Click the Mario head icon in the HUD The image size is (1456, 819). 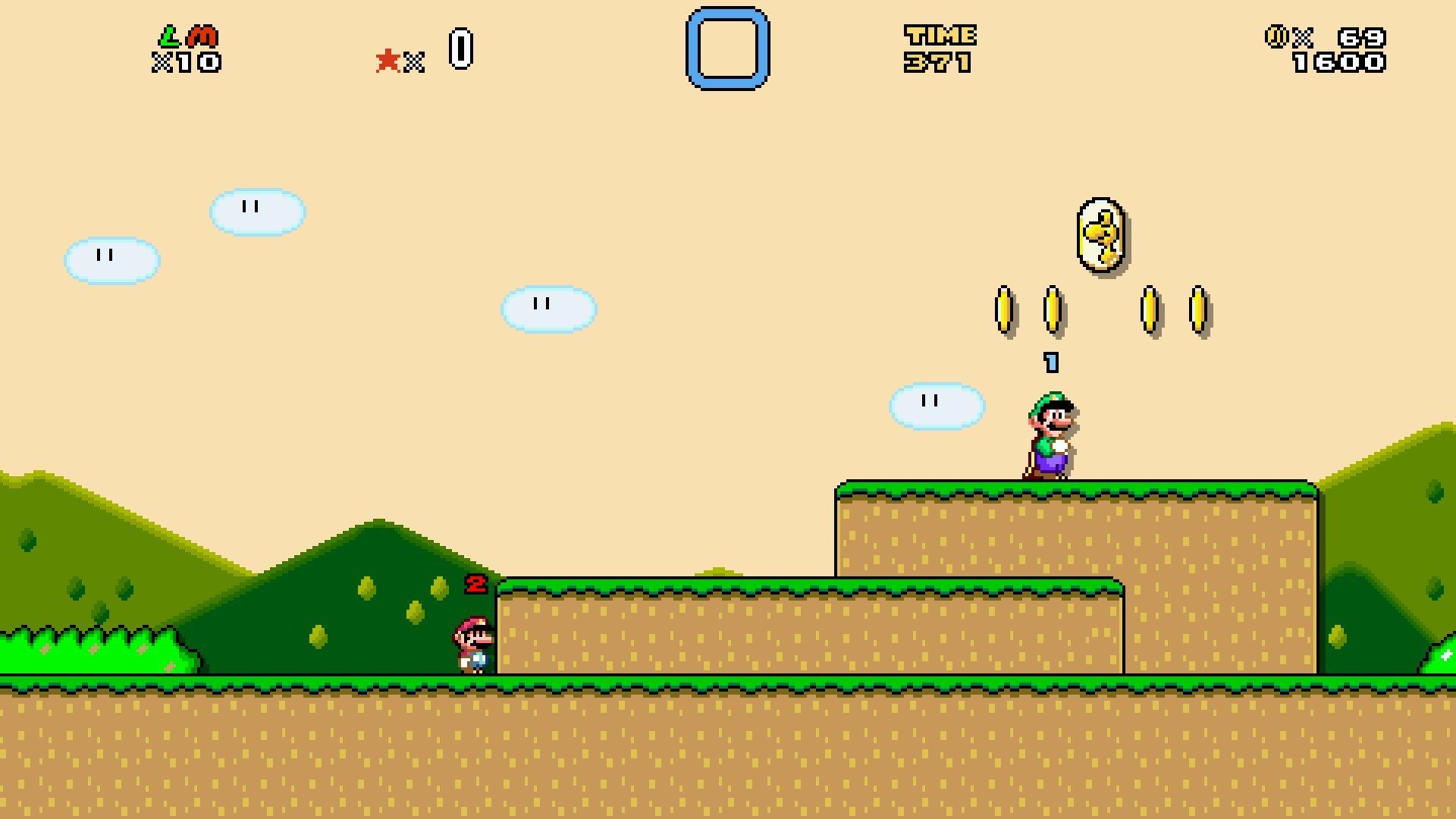(x=201, y=36)
